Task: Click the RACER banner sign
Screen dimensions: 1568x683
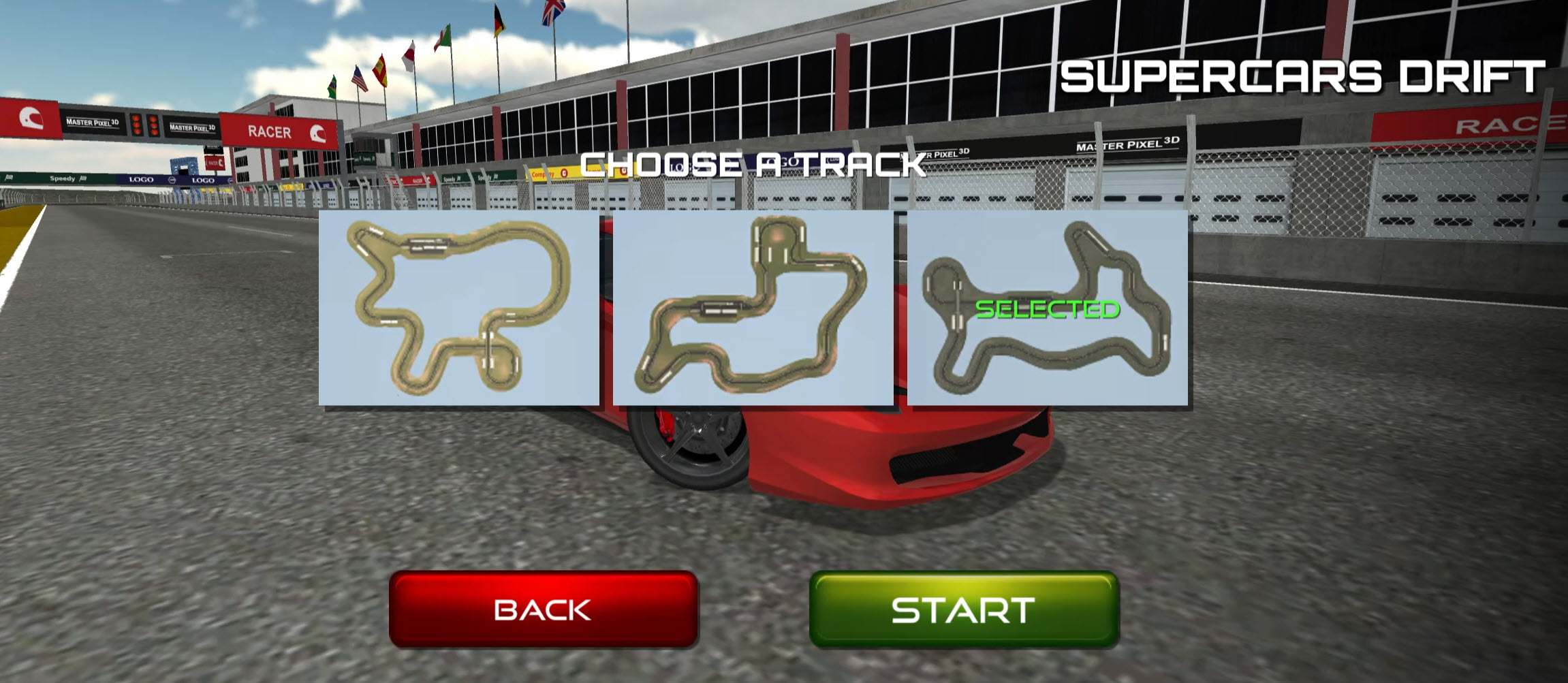Action: pos(269,131)
